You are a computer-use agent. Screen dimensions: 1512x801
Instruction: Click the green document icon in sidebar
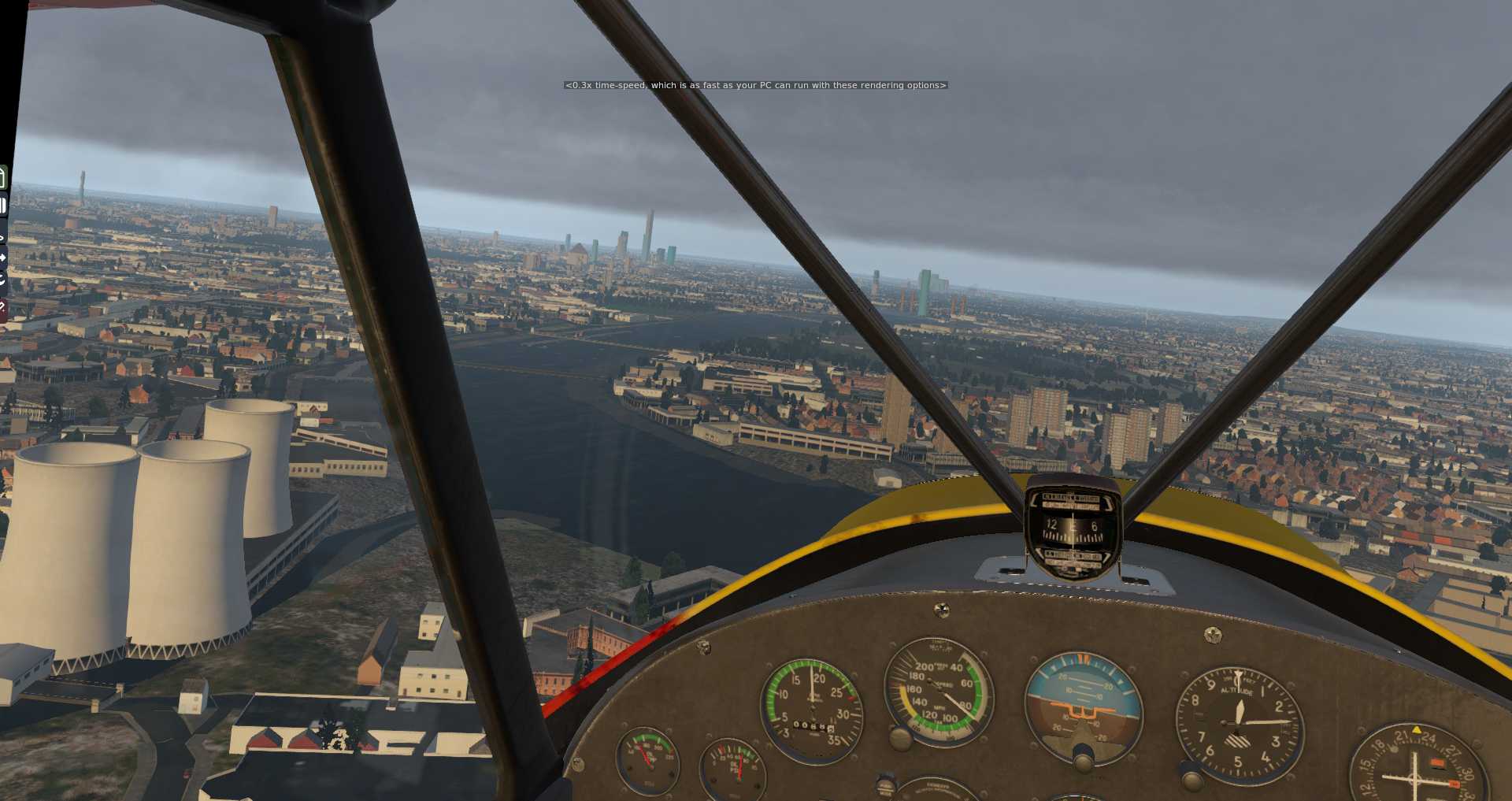(3, 178)
